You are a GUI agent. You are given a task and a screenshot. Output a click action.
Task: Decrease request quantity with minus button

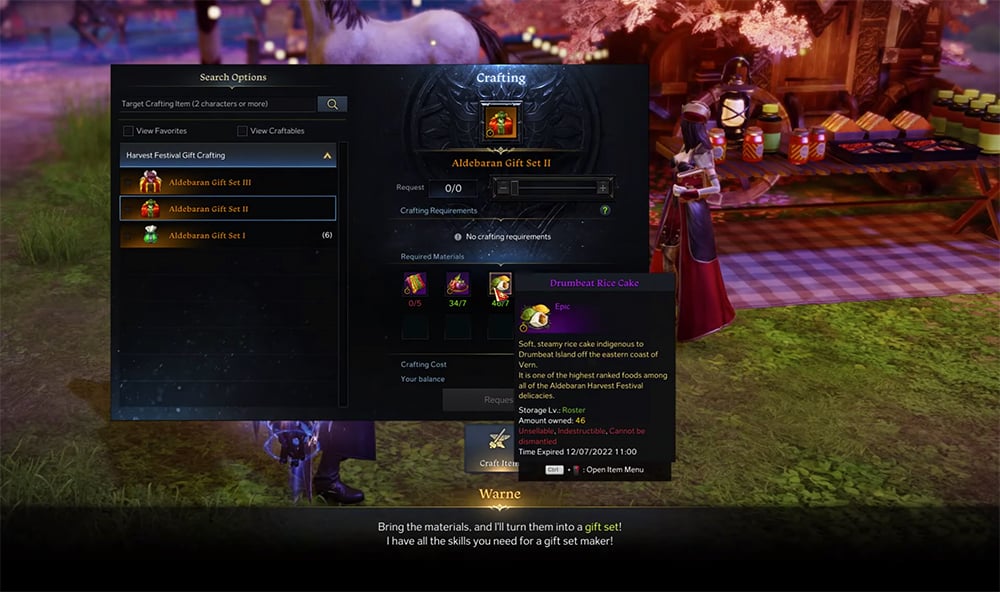[502, 188]
